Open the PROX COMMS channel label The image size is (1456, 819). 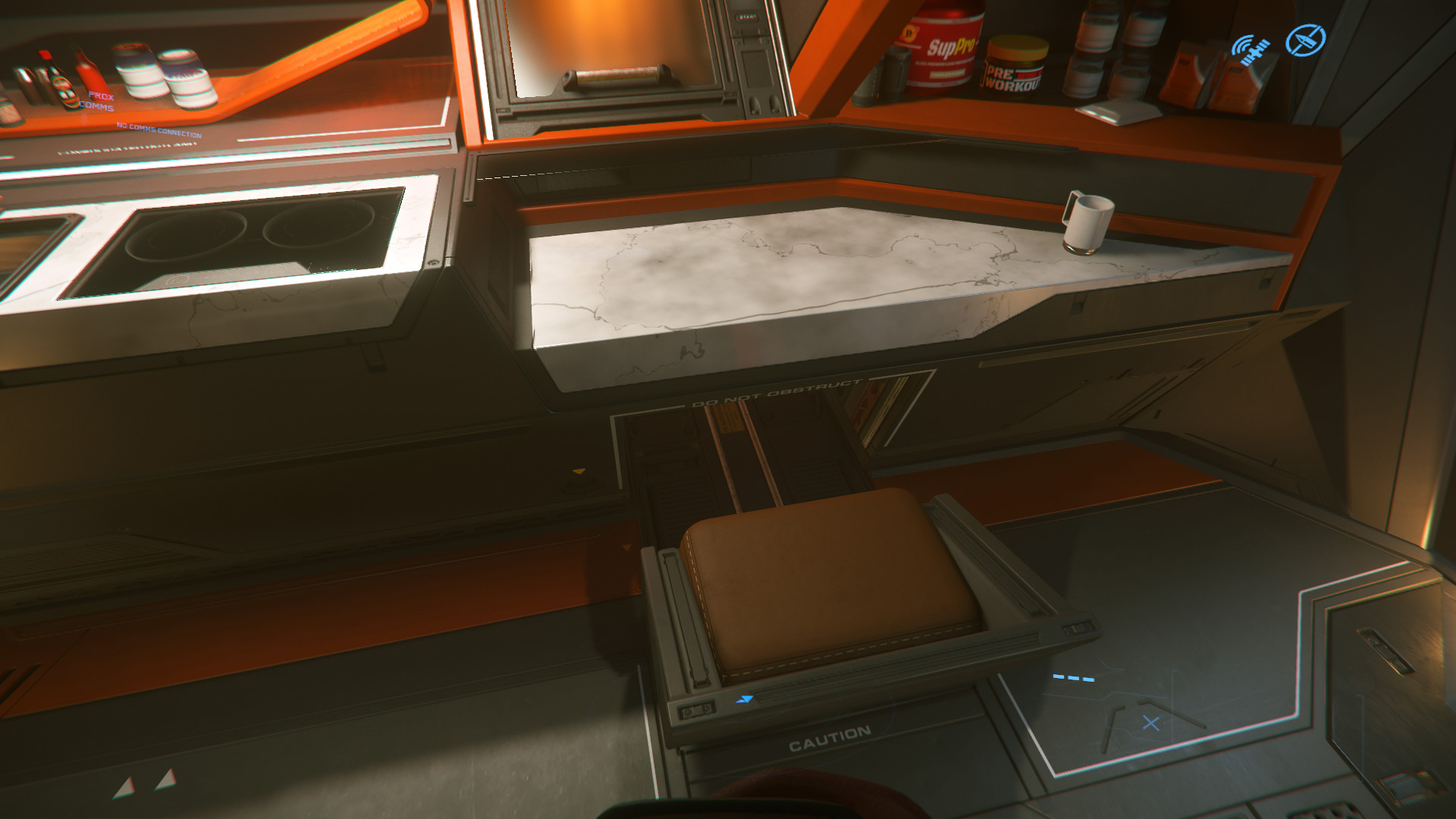pyautogui.click(x=98, y=102)
